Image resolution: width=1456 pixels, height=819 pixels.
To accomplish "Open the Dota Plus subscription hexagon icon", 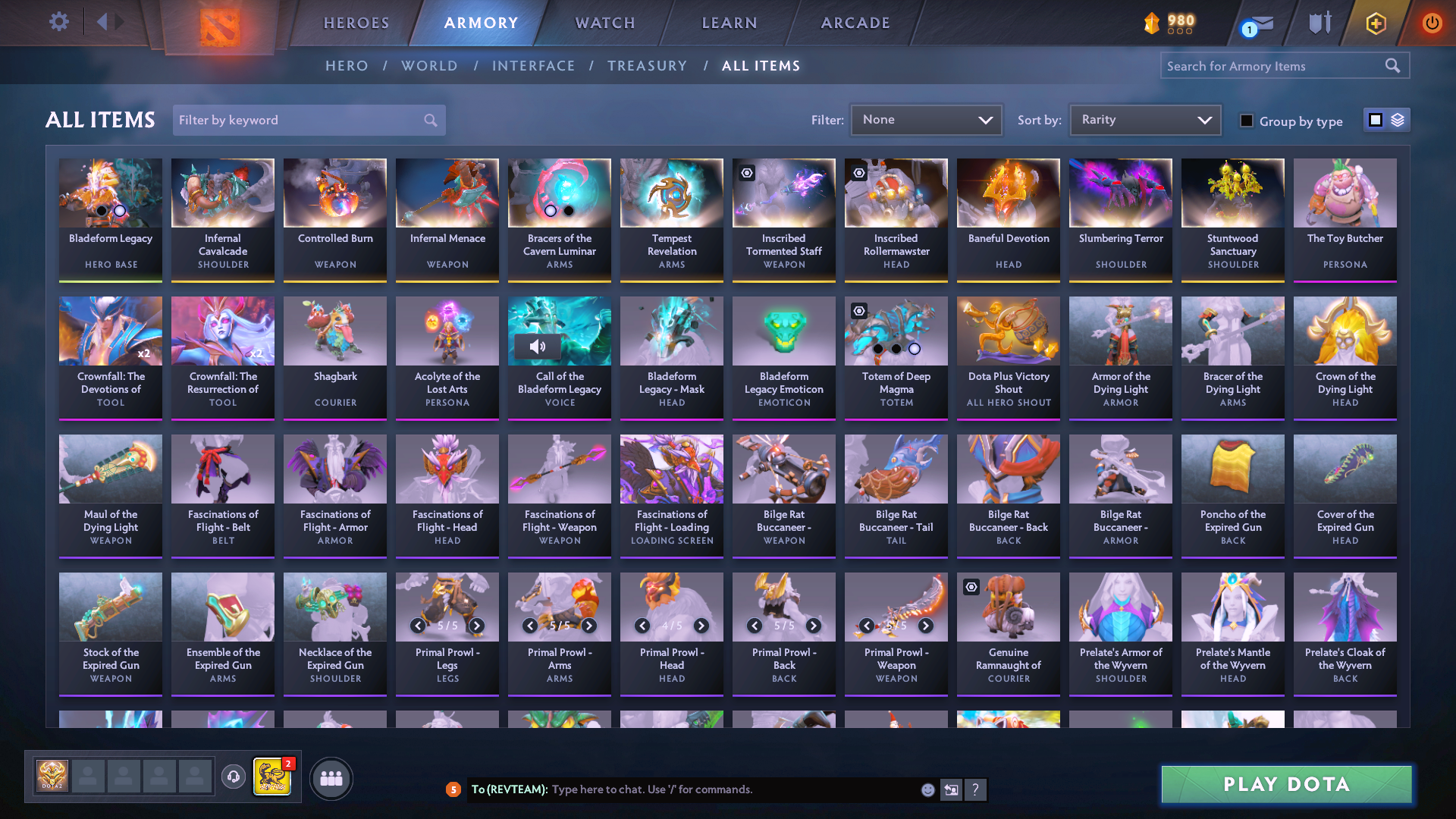I will point(1375,23).
